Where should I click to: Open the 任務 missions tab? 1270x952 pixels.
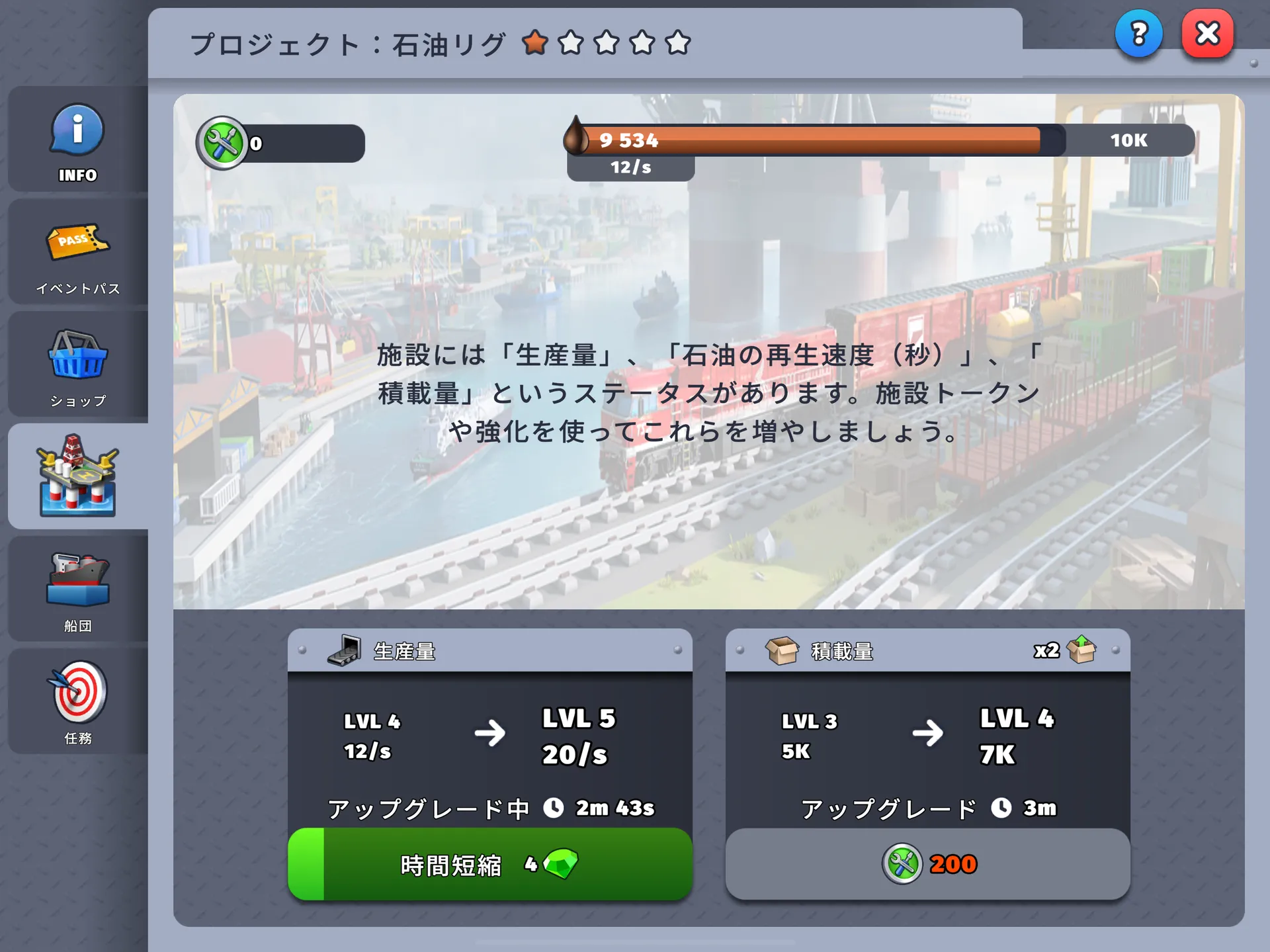77,701
